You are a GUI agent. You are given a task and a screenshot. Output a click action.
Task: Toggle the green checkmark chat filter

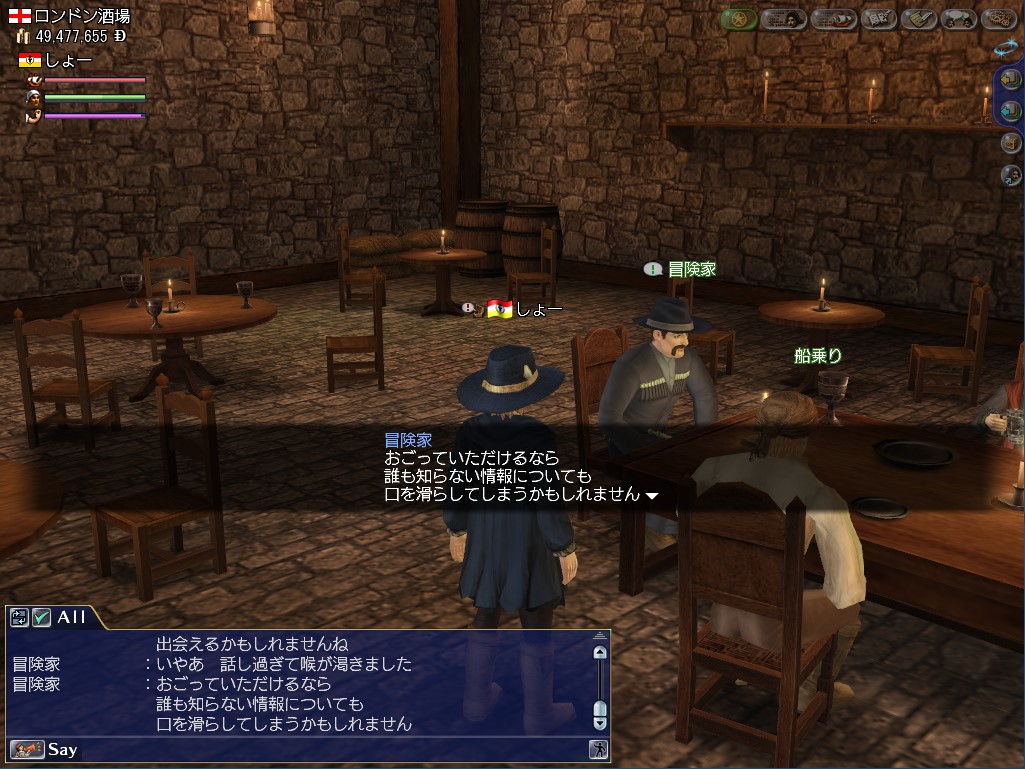(x=41, y=618)
